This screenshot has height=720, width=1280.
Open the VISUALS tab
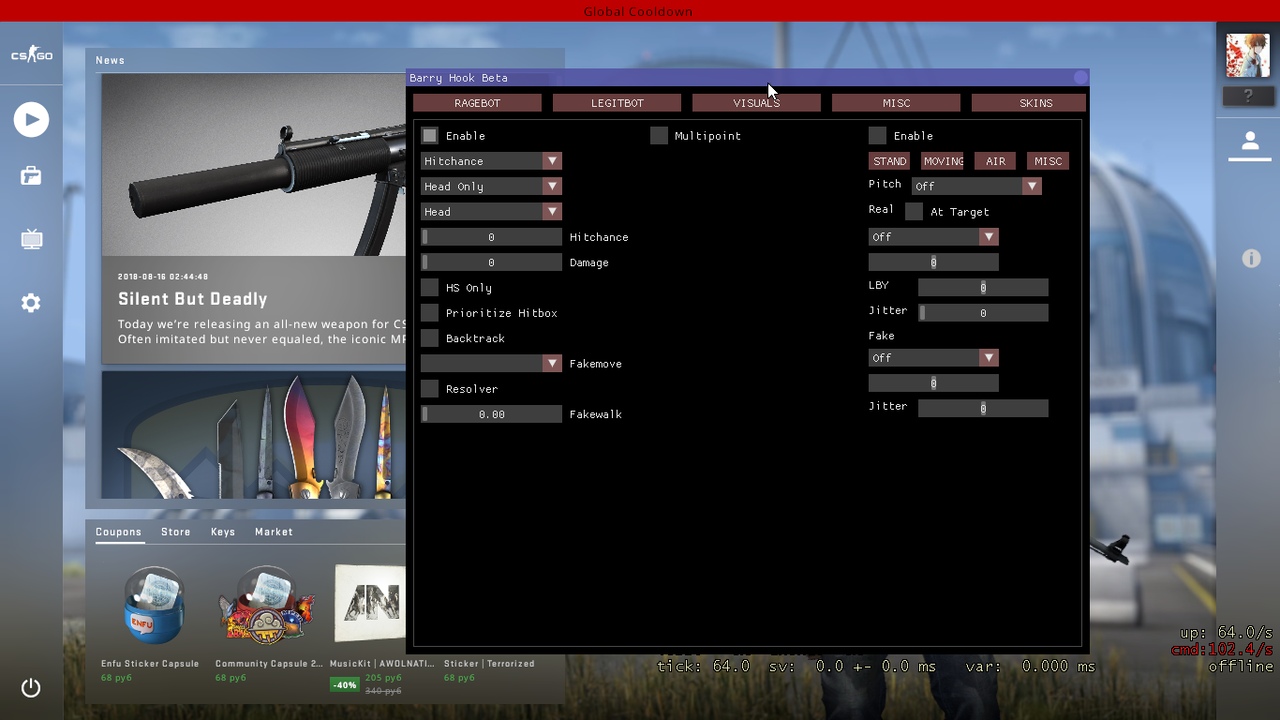coord(756,103)
